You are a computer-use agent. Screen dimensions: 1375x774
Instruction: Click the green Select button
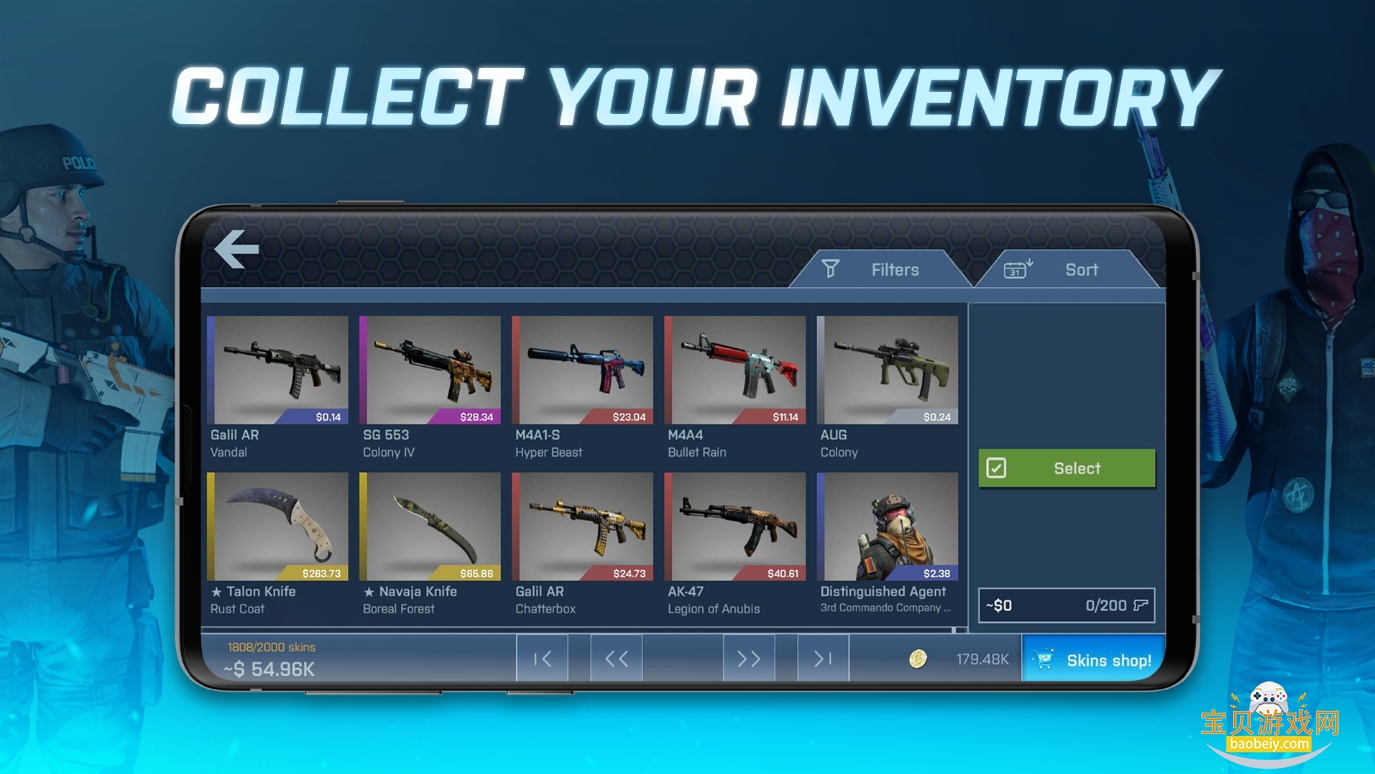pos(1066,468)
